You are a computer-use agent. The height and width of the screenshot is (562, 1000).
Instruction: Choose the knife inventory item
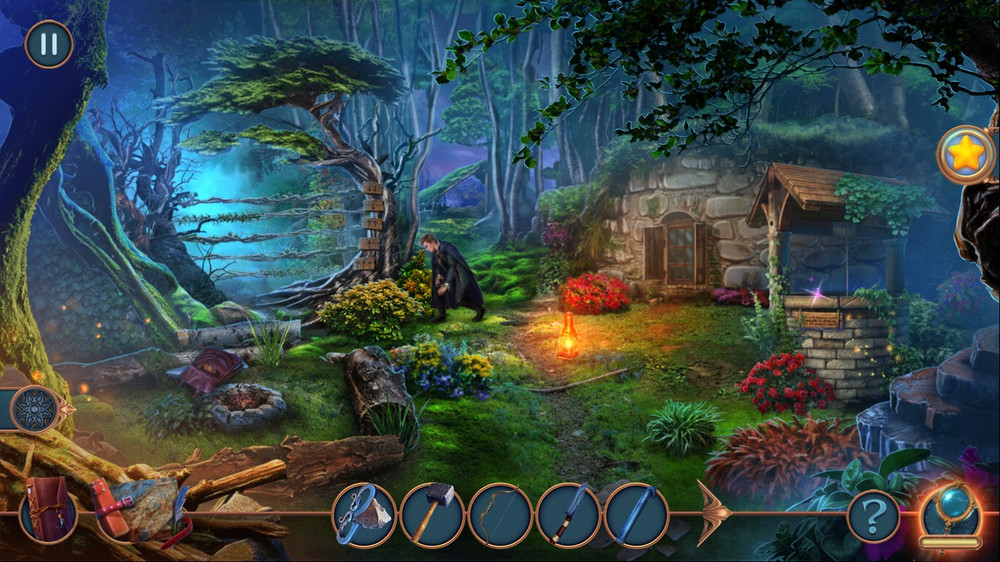click(568, 515)
